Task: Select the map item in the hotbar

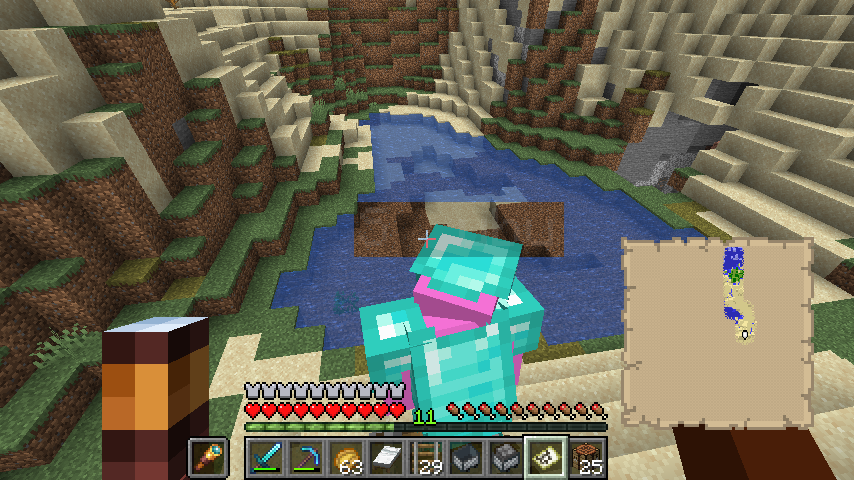Action: coord(547,459)
